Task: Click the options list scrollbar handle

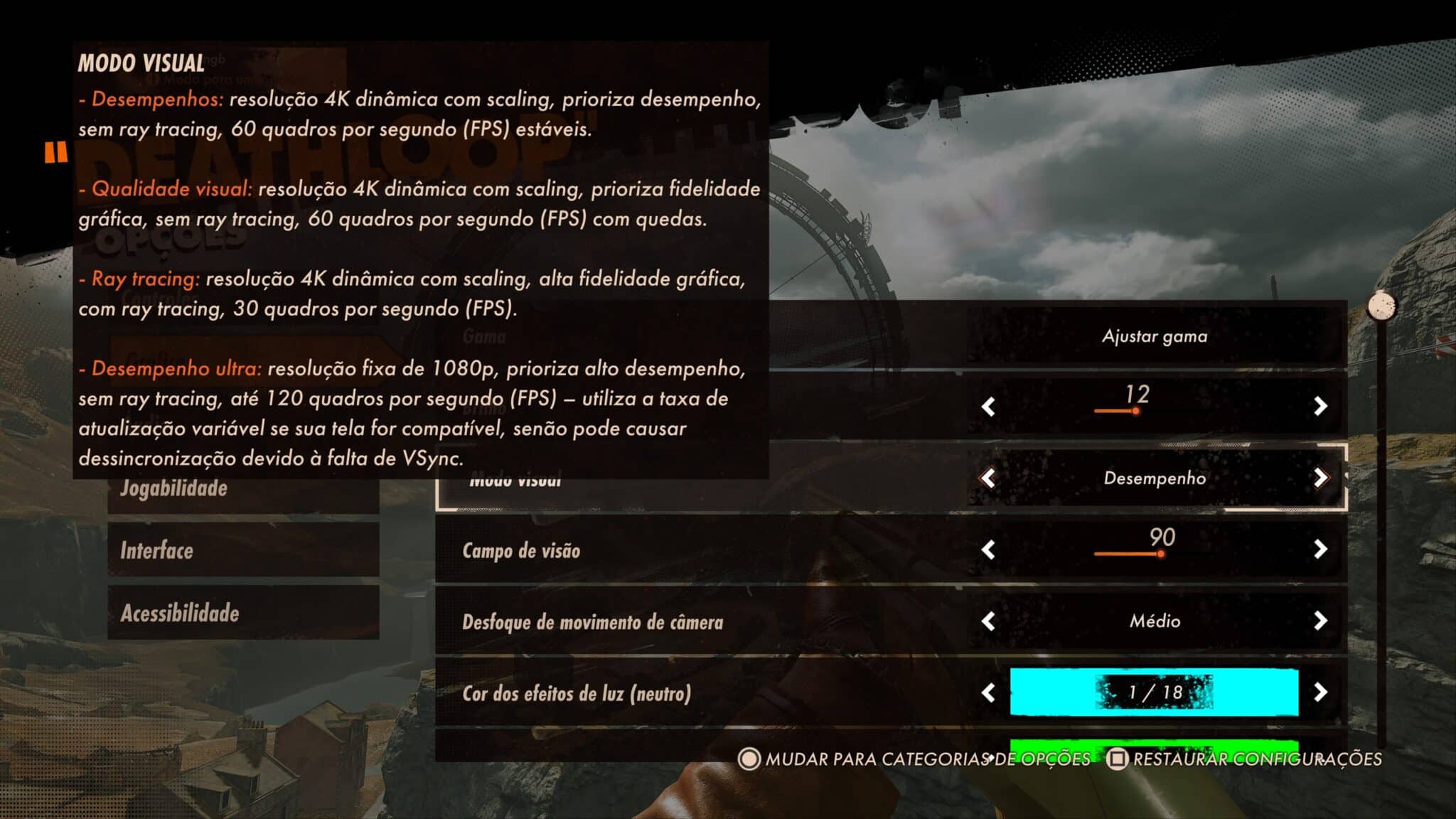Action: coord(1381,306)
